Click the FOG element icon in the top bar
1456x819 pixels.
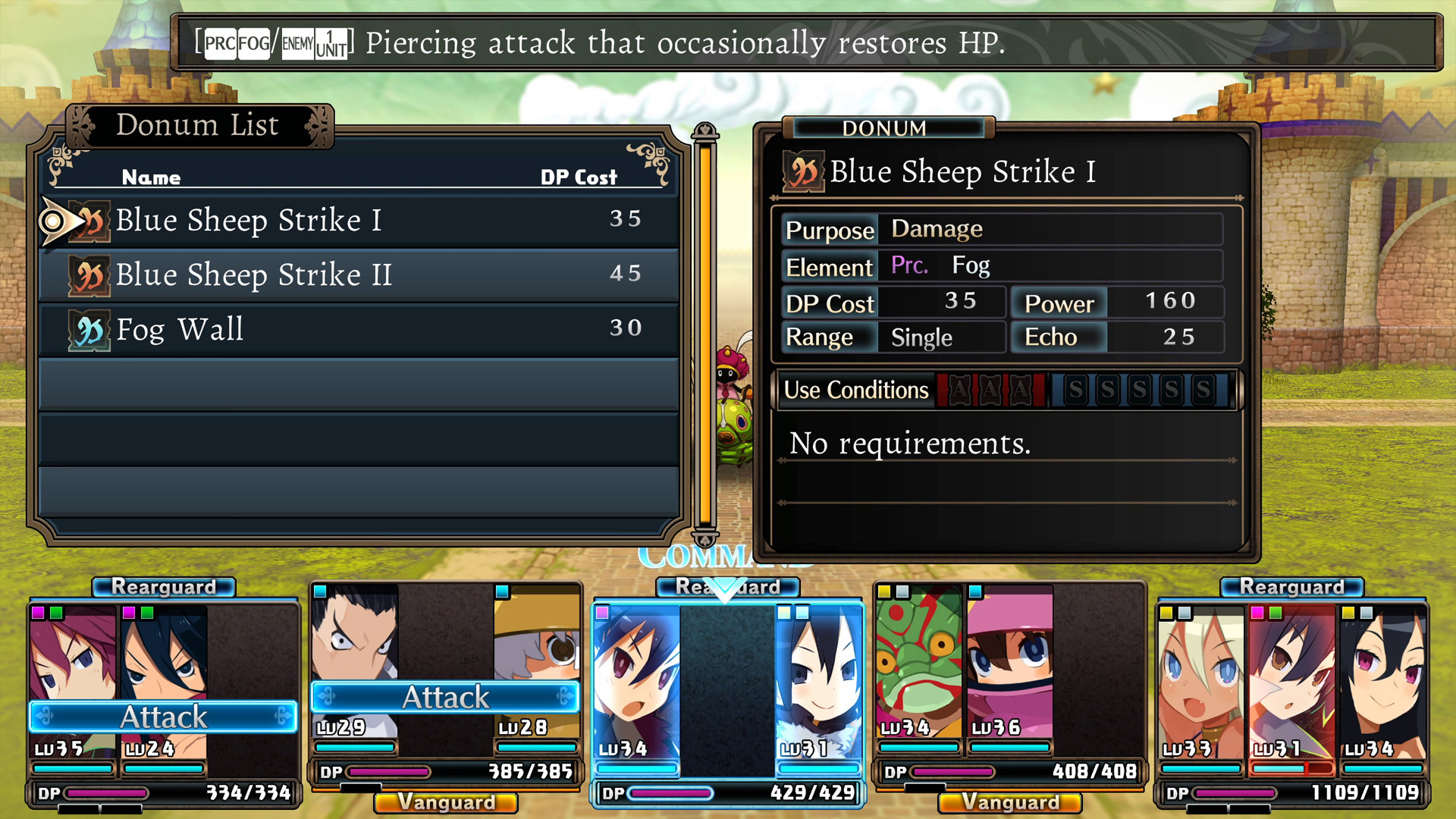coord(253,43)
